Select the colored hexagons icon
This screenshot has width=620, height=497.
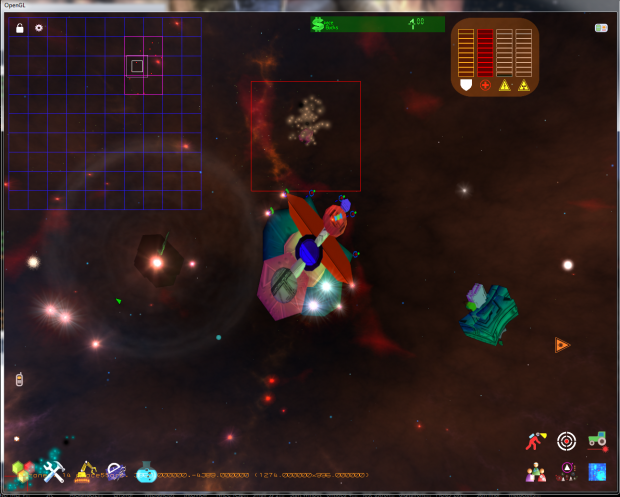pyautogui.click(x=22, y=471)
